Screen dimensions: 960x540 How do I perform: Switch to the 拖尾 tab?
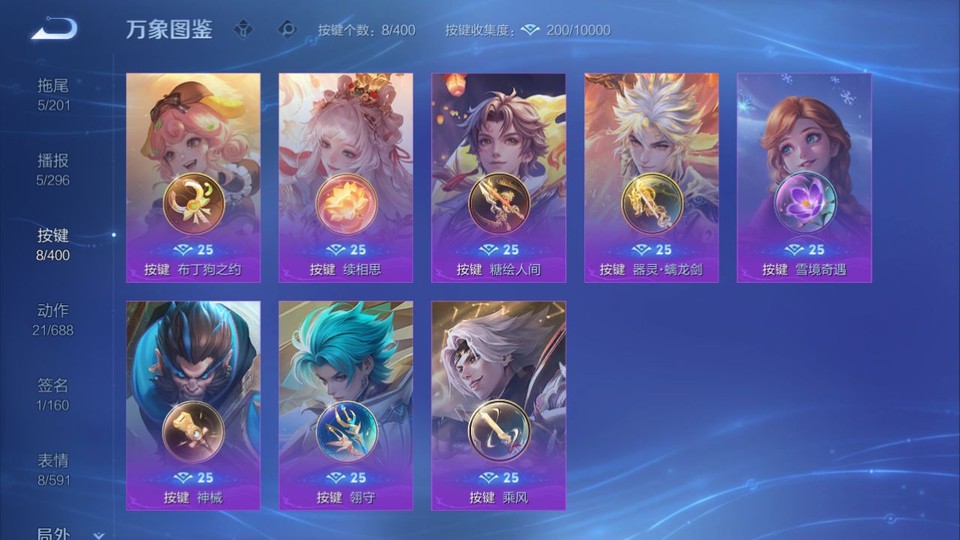53,94
